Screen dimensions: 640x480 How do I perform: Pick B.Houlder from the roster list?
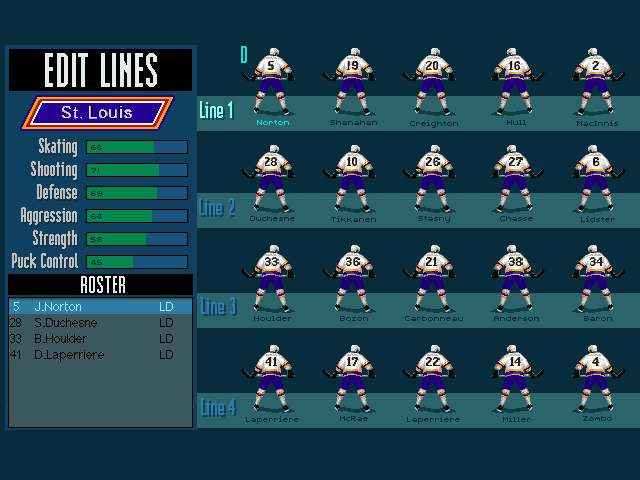100,339
